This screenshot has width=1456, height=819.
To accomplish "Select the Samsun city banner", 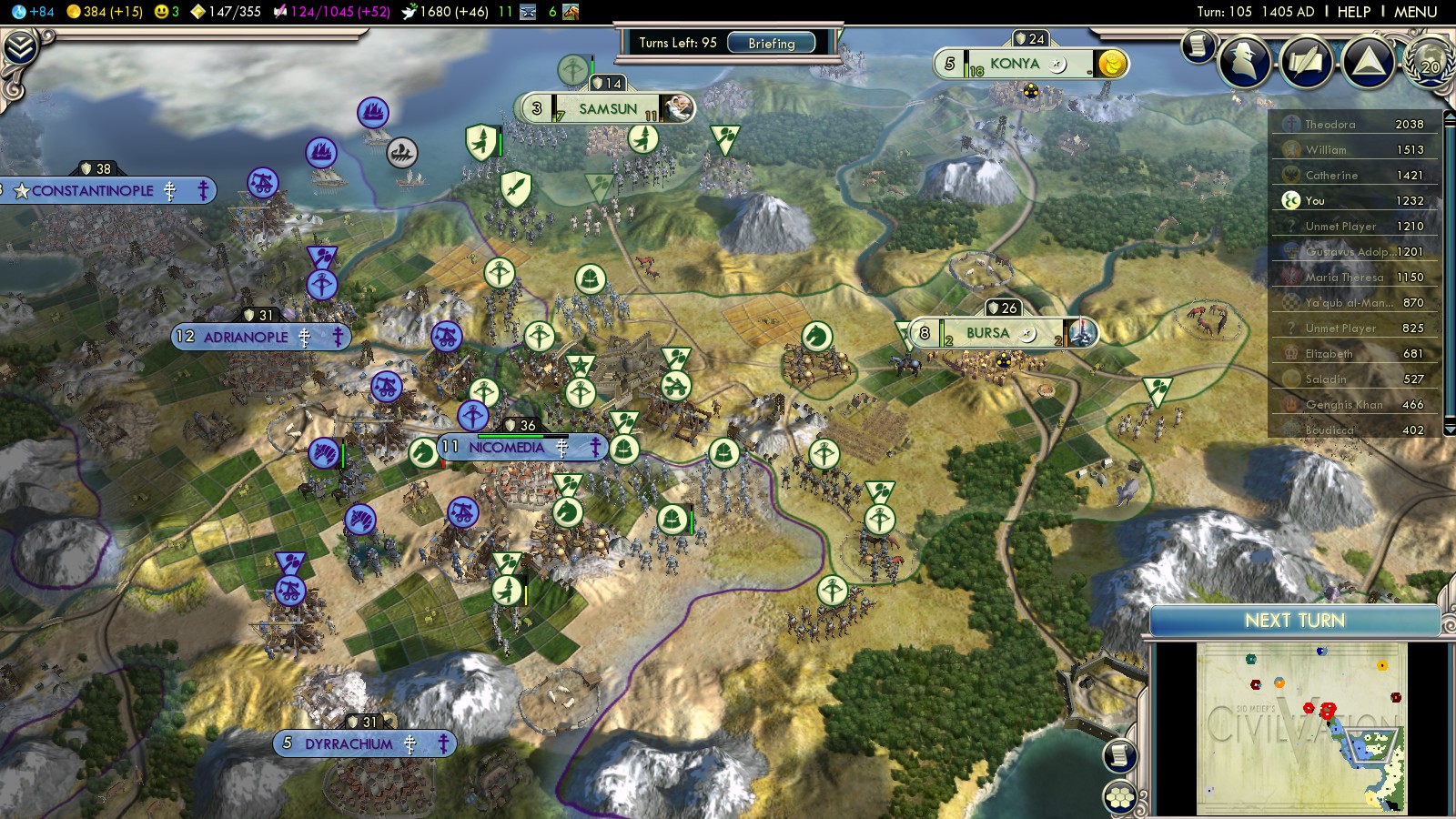I will (x=608, y=109).
